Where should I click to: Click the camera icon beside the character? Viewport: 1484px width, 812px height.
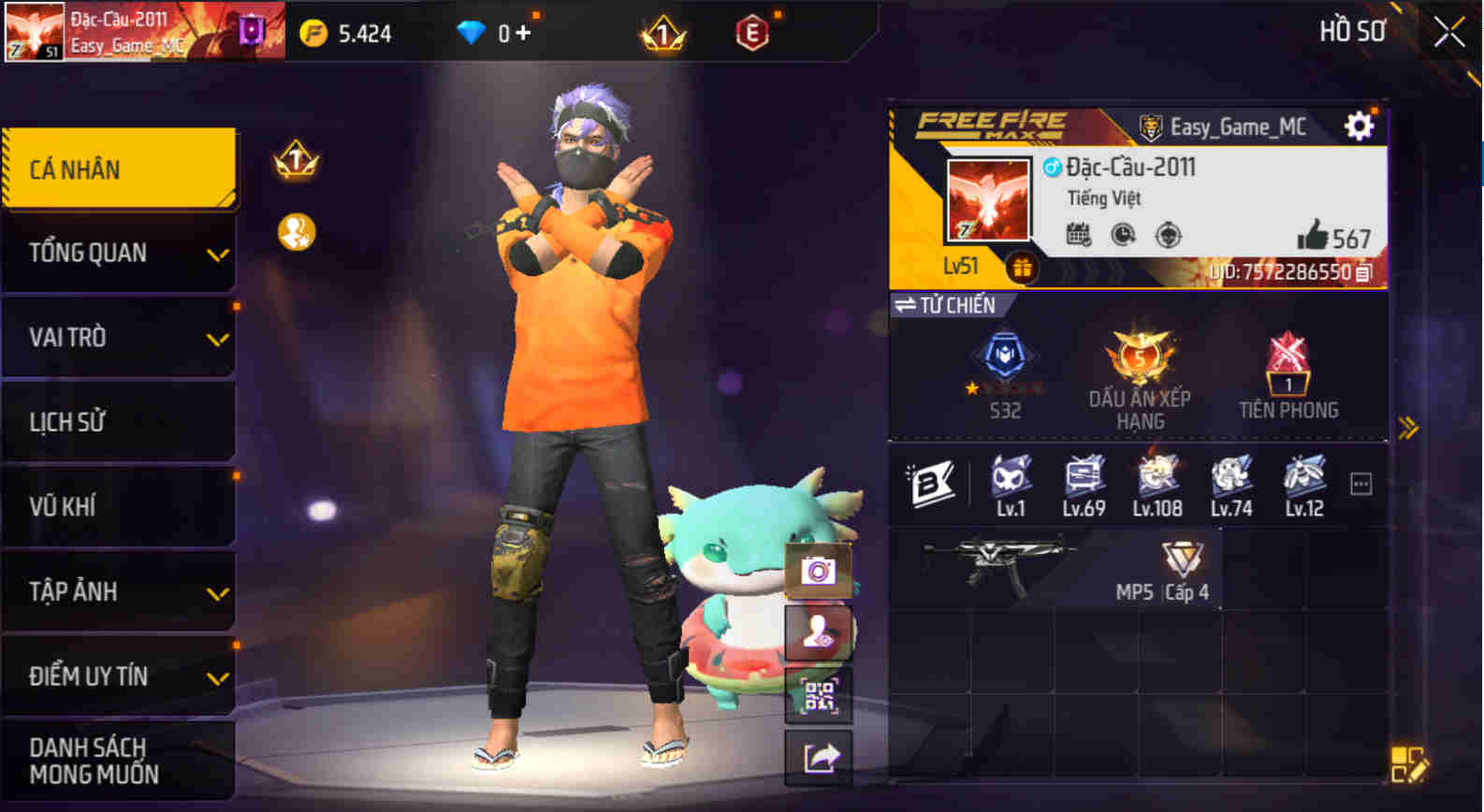[819, 572]
